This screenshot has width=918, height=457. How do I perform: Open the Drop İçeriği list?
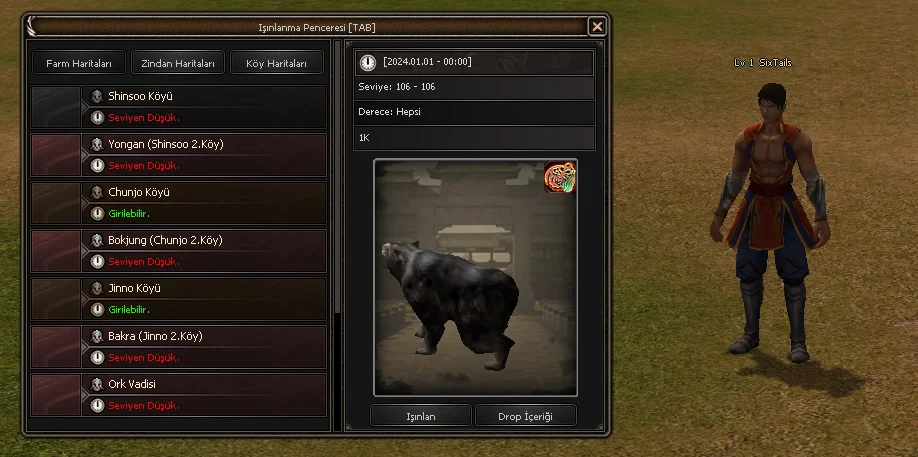tap(525, 416)
